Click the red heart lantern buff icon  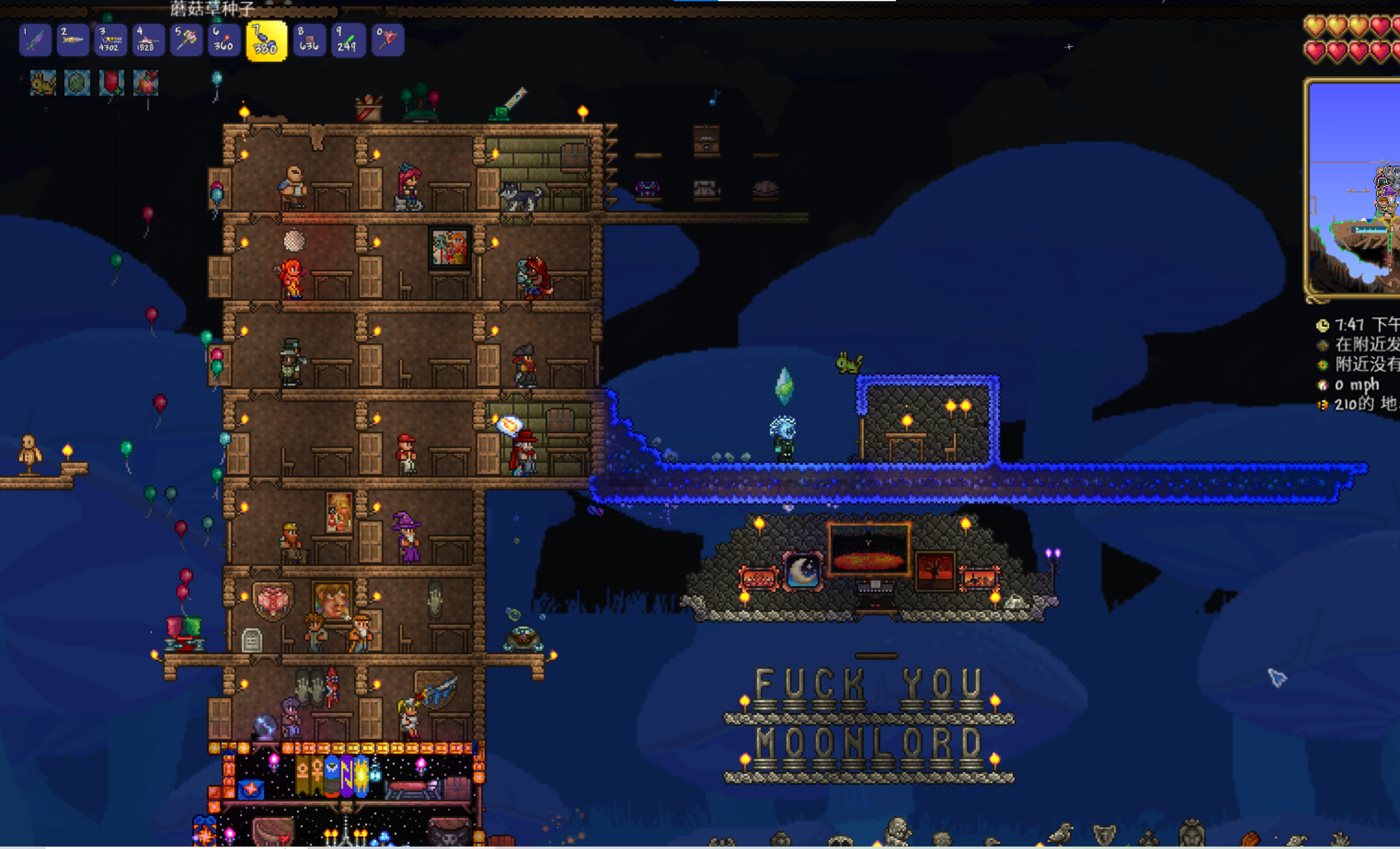(x=112, y=83)
